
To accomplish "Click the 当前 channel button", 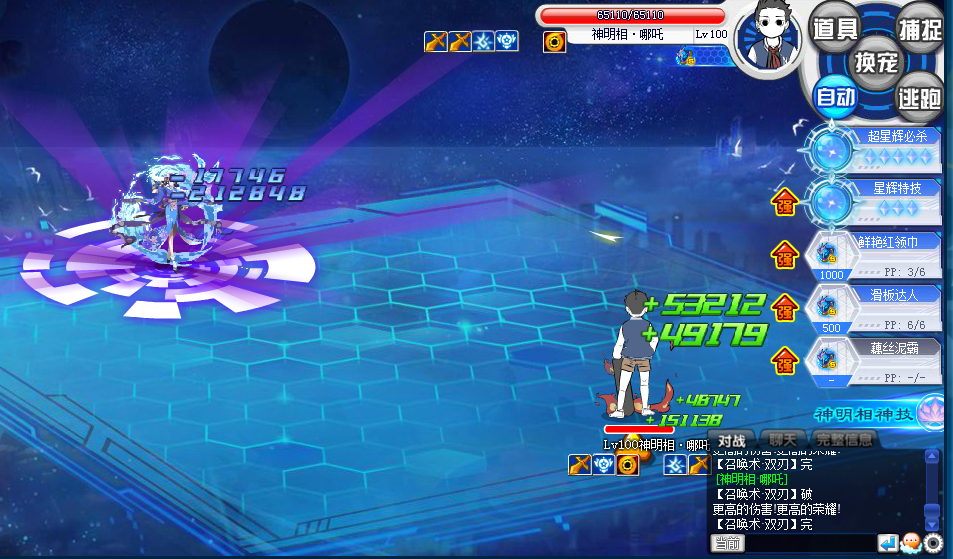I will pyautogui.click(x=728, y=543).
